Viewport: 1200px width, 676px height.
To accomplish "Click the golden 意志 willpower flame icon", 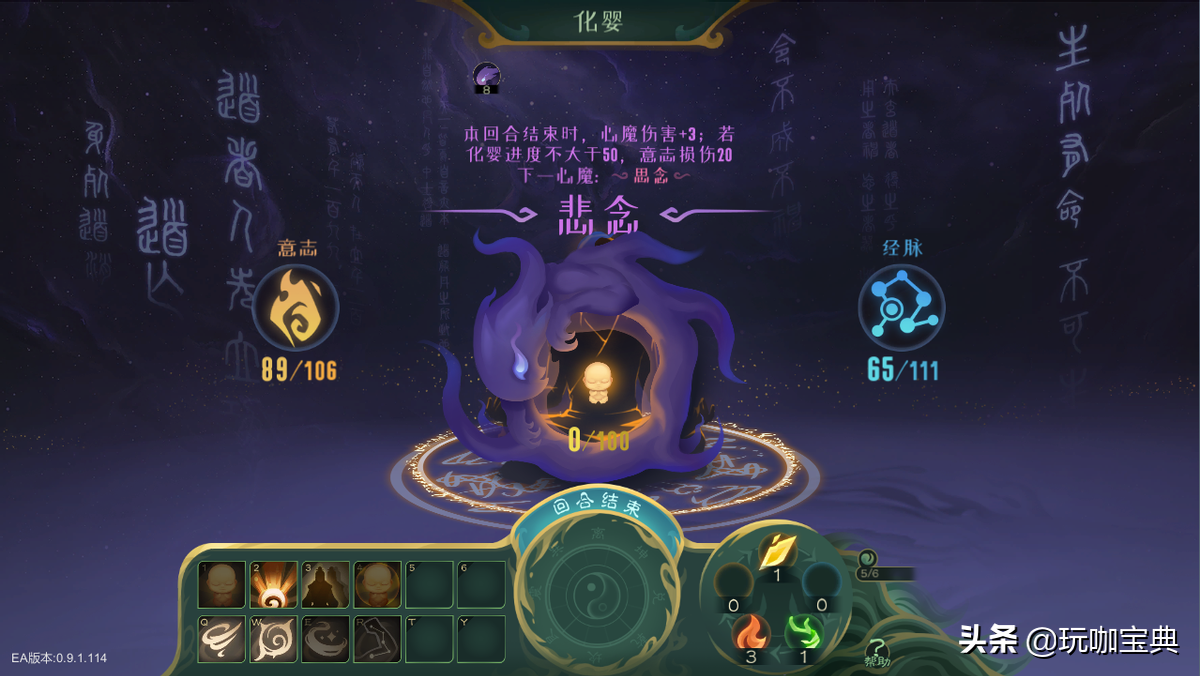I will point(295,307).
